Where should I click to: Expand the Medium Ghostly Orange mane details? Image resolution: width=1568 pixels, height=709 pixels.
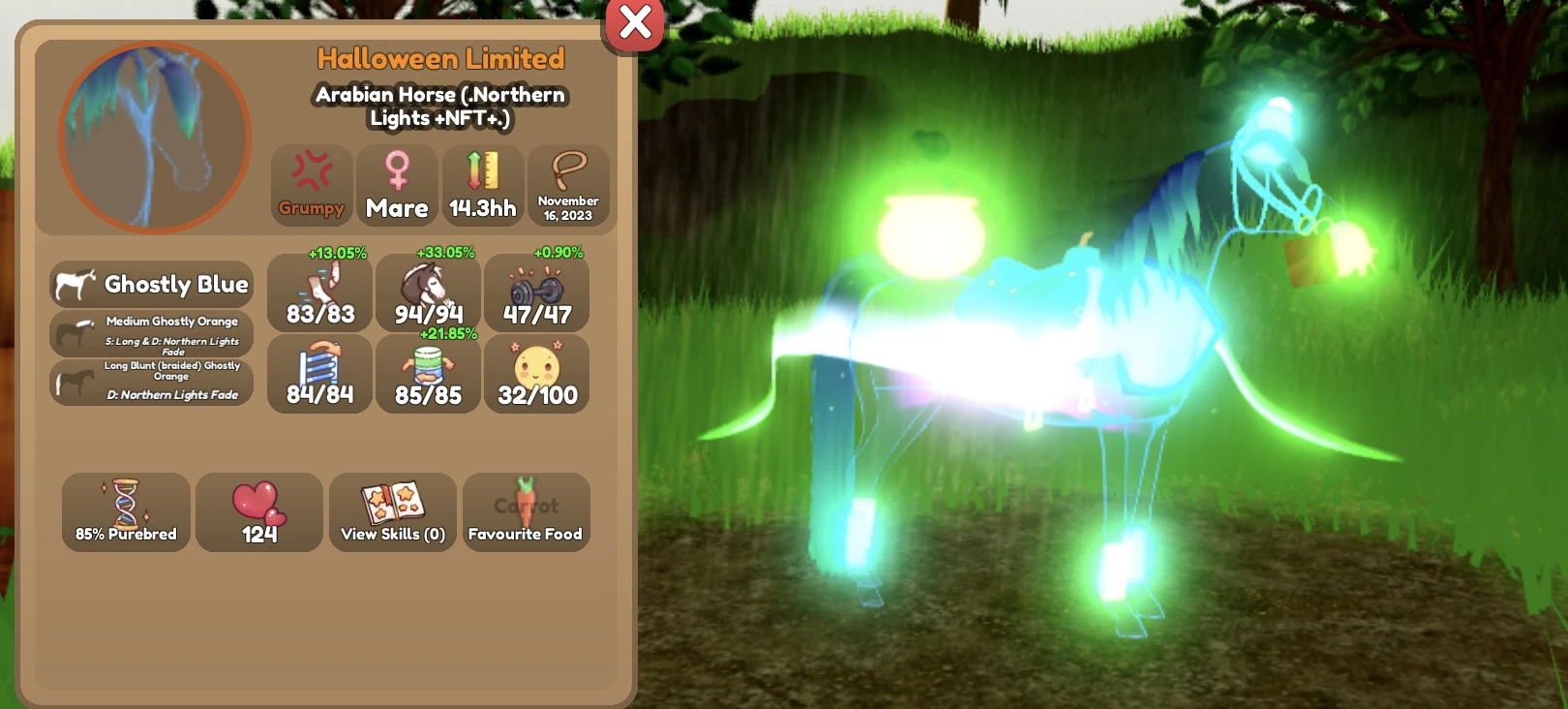coord(151,333)
